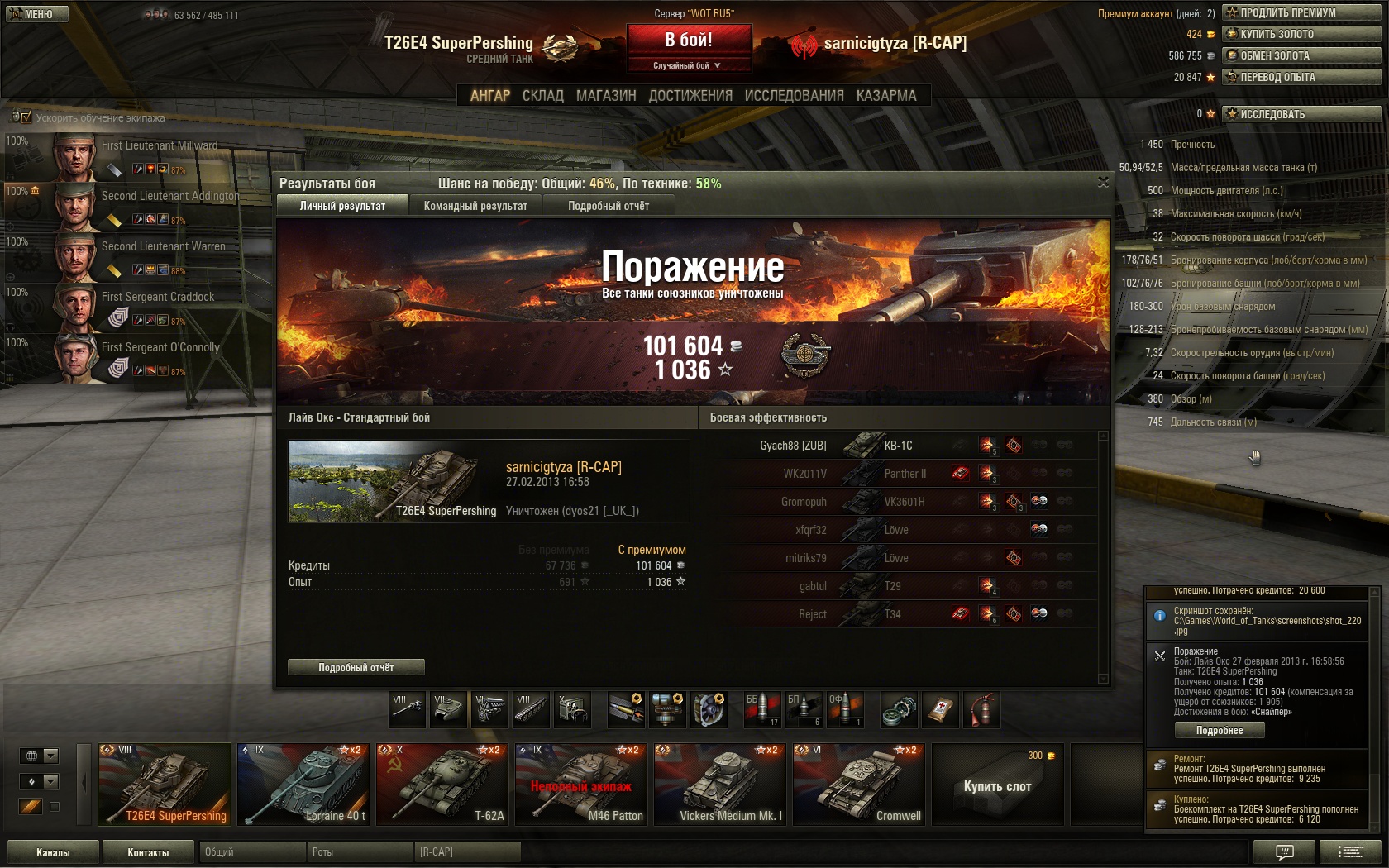This screenshot has width=1389, height=868.
Task: Switch to the СКЛАД section
Action: point(542,96)
